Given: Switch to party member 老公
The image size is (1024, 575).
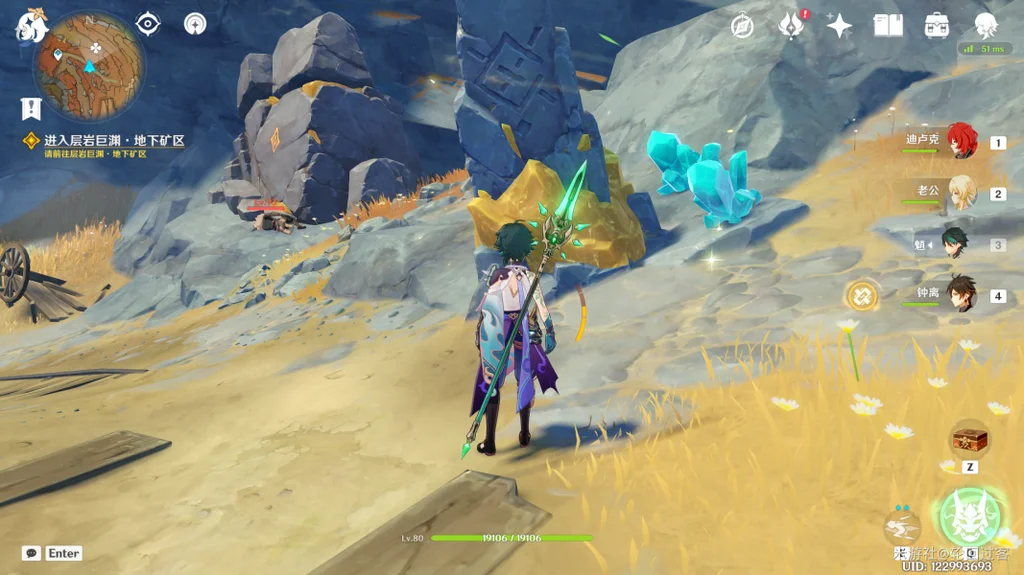Looking at the screenshot, I should point(961,193).
